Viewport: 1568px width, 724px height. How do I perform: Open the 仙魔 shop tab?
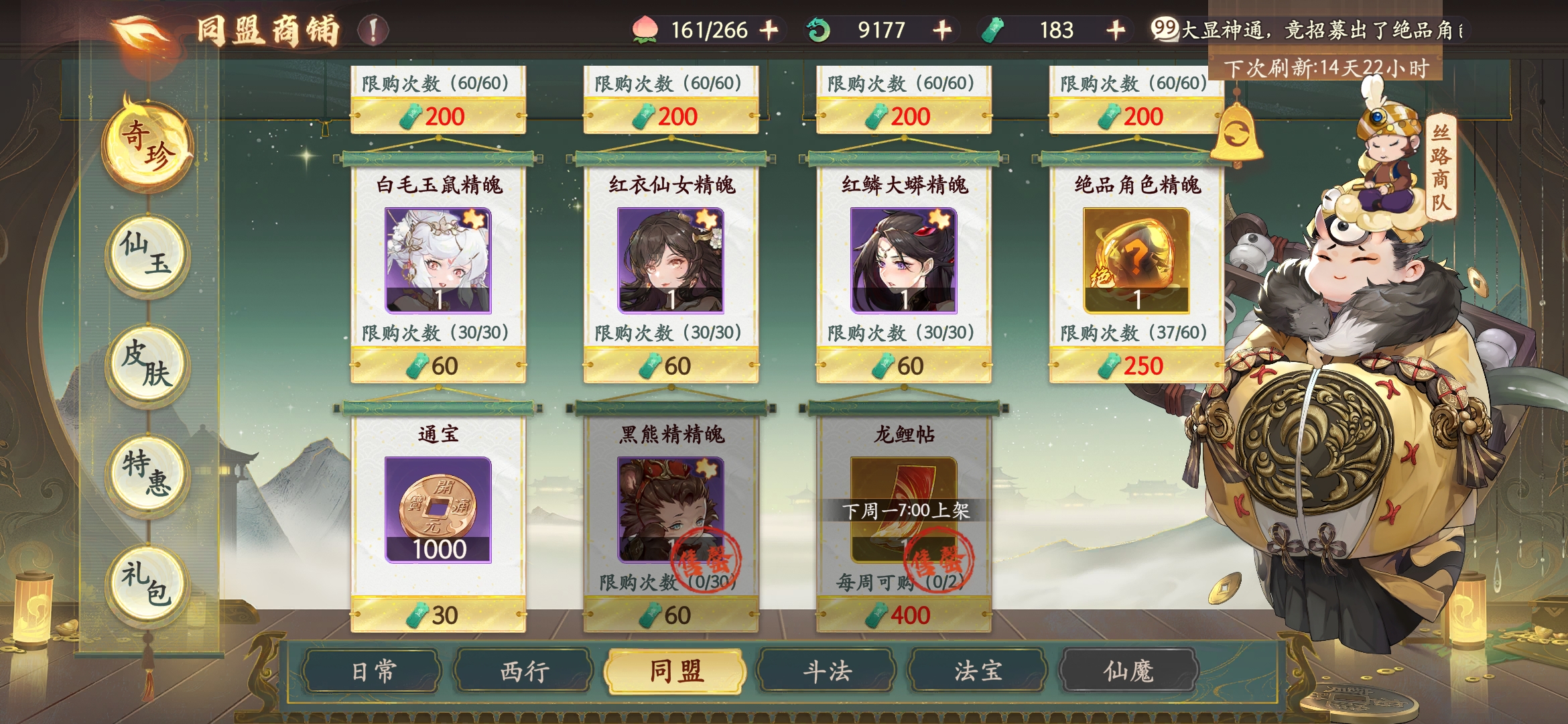pos(1128,671)
